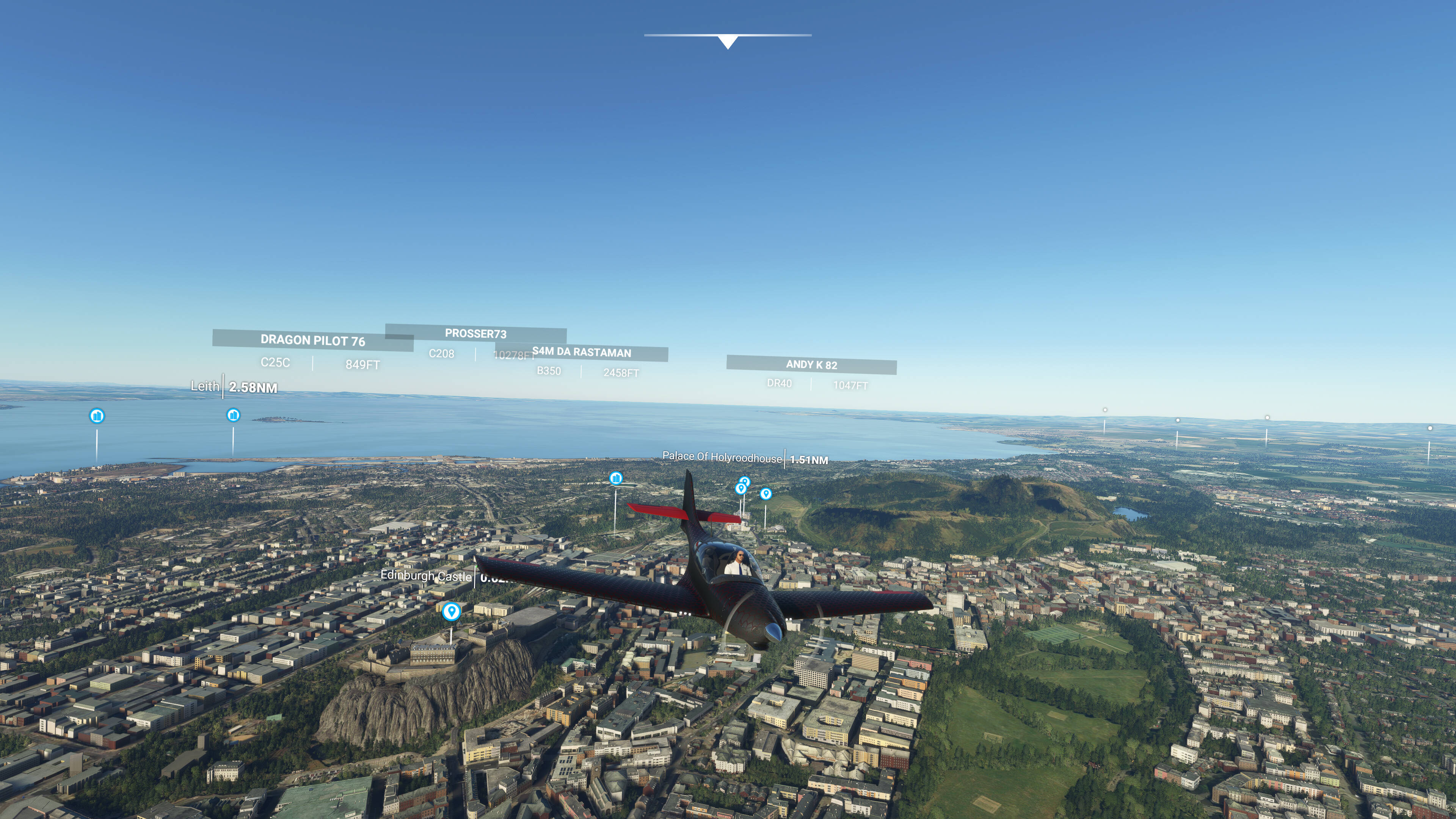Select the DRAGON PILOT 76 nameplate
This screenshot has height=819, width=1456.
pos(312,340)
